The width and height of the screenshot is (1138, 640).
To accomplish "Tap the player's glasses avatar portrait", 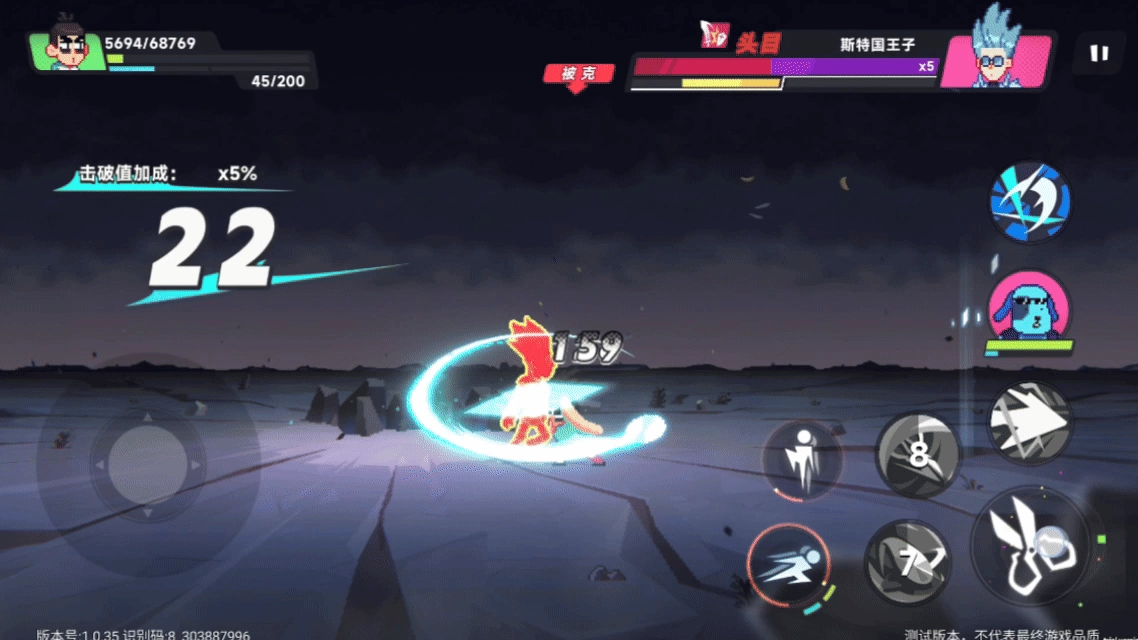I will click(68, 48).
